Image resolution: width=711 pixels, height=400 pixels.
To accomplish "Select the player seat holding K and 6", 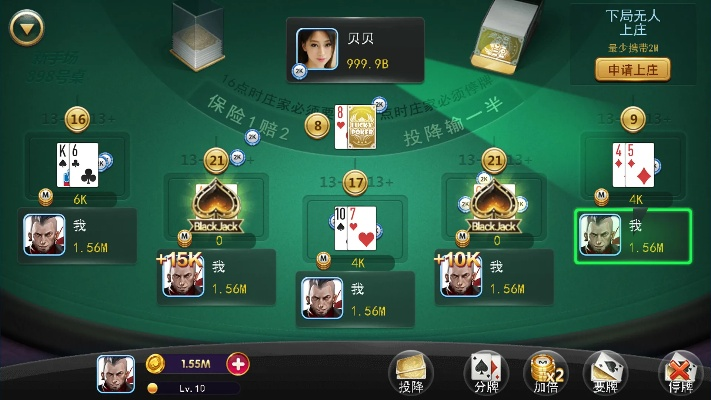I will click(x=76, y=236).
